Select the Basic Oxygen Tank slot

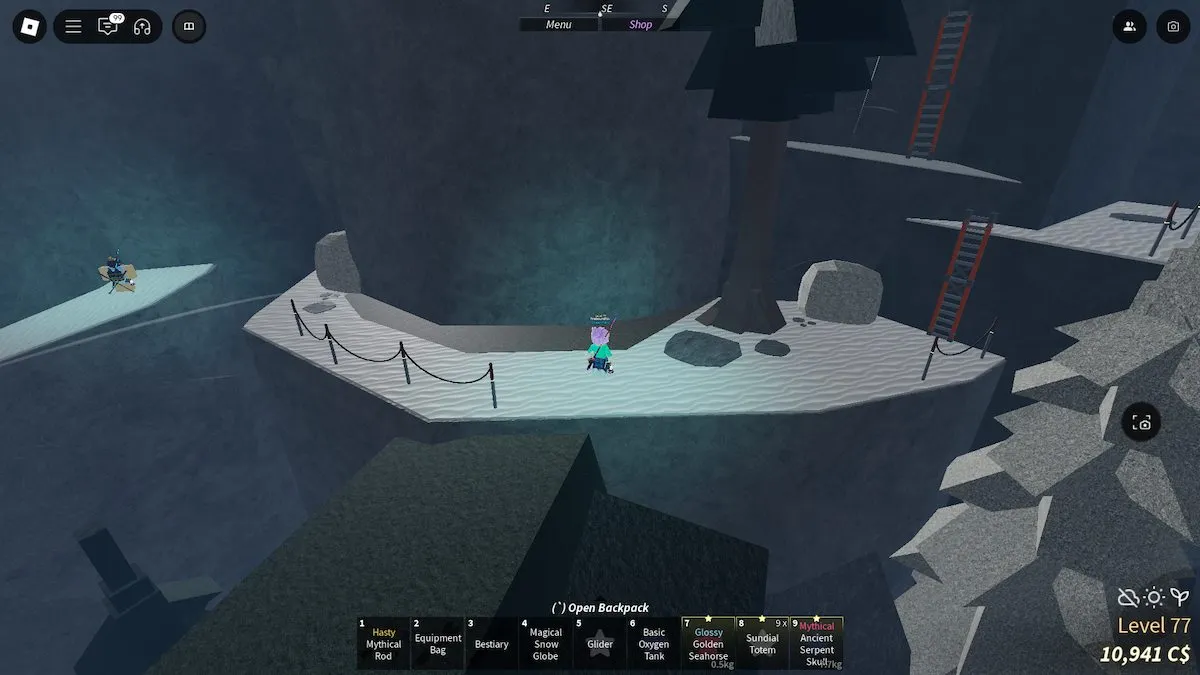(x=654, y=644)
